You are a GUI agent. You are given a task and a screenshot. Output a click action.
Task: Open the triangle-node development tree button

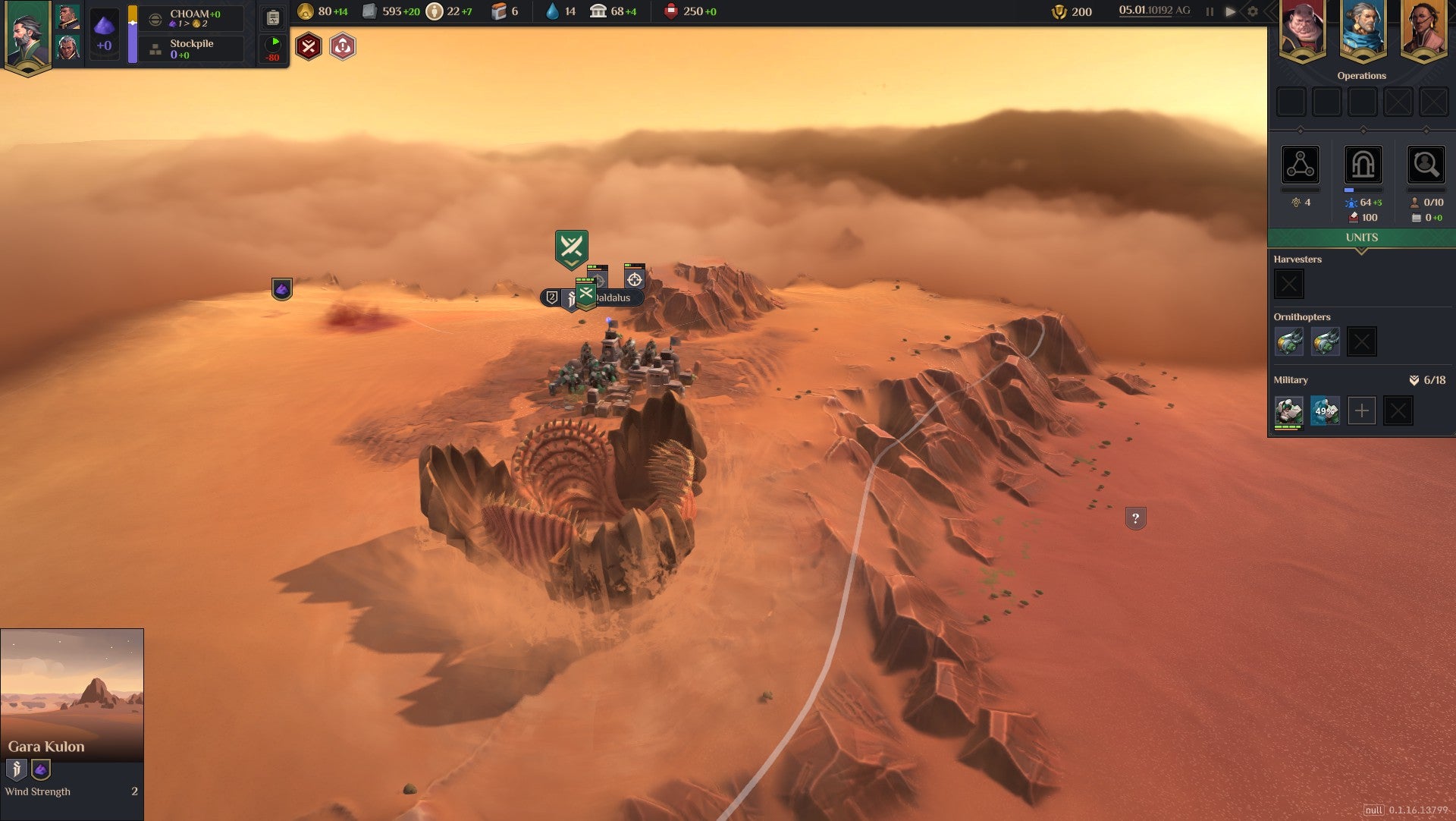pyautogui.click(x=1300, y=165)
